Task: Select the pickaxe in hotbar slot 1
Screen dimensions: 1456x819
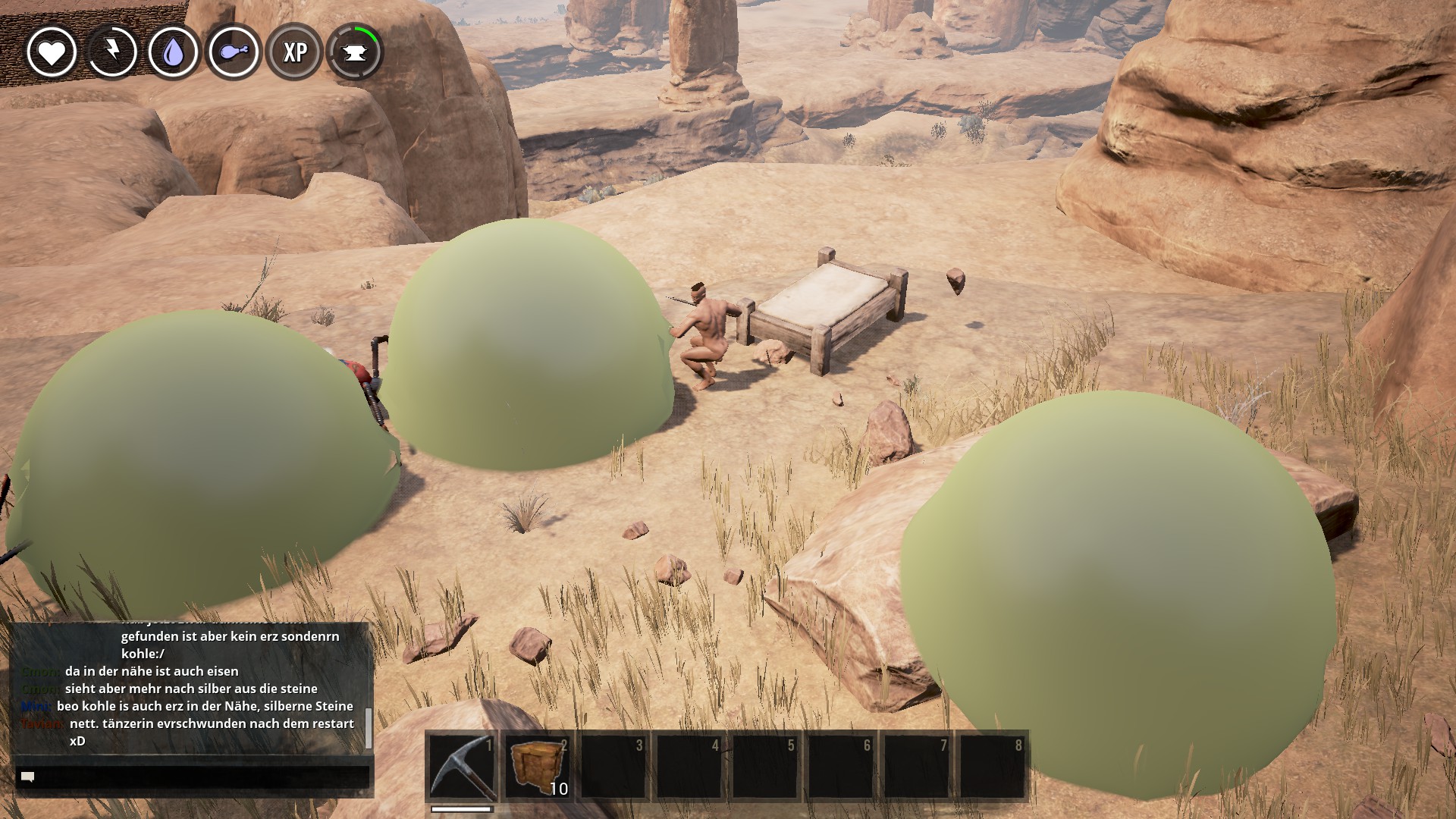Action: point(462,766)
